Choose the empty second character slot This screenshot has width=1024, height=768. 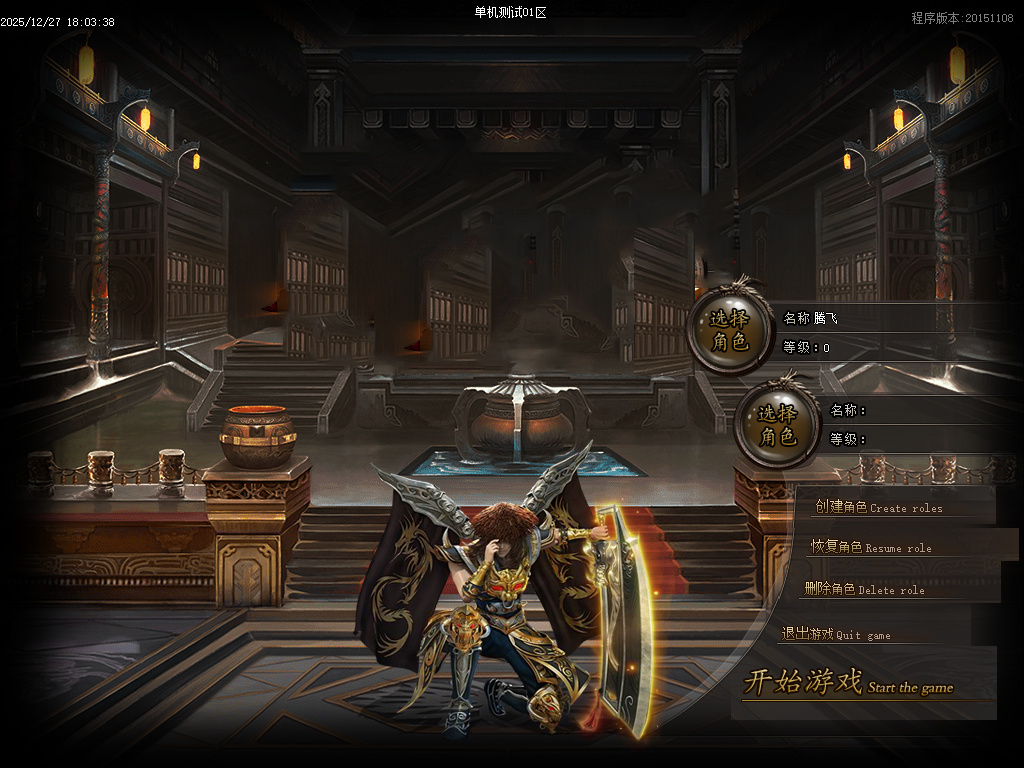pos(778,425)
